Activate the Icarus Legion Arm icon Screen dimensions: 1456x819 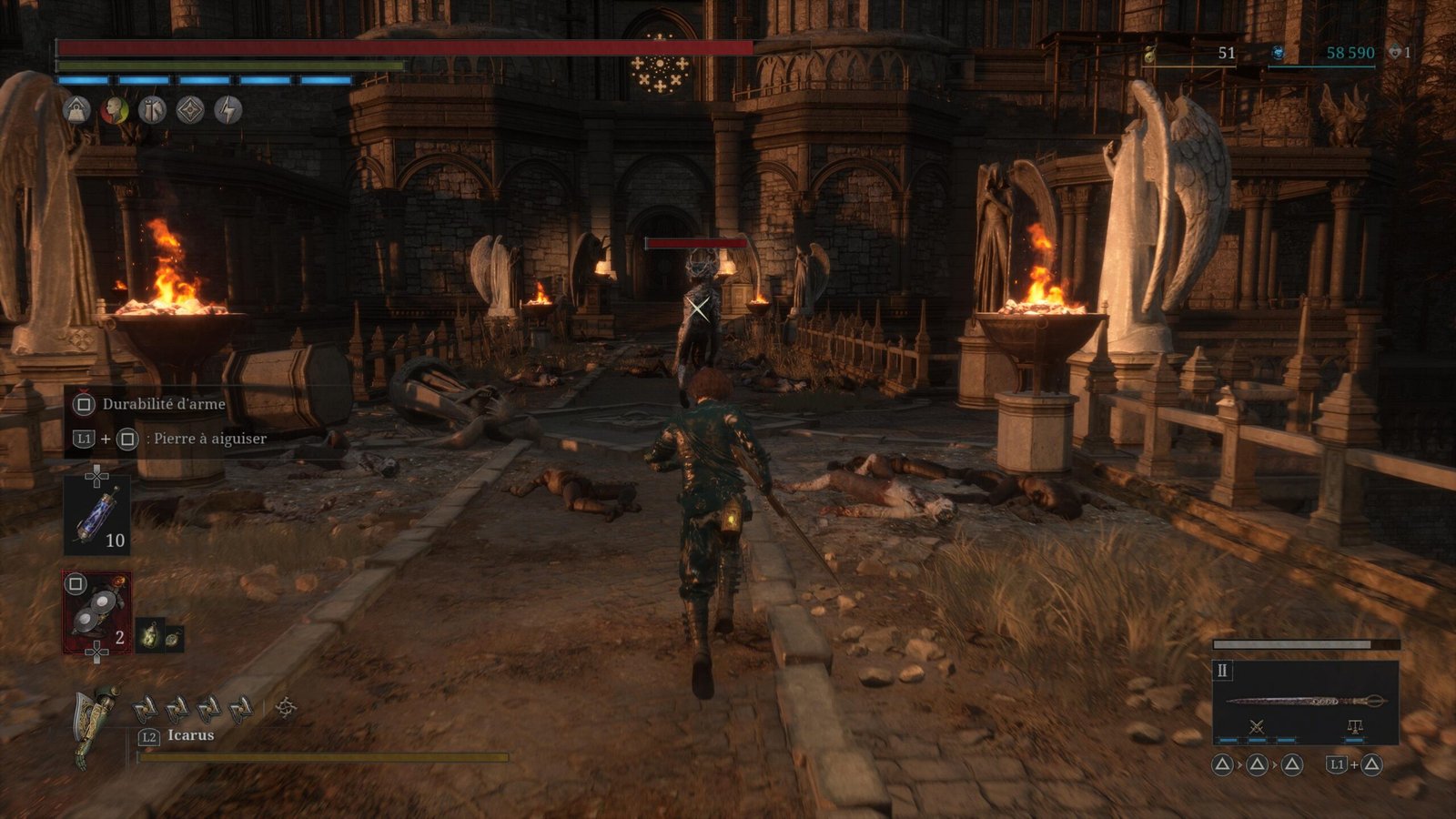tap(96, 725)
